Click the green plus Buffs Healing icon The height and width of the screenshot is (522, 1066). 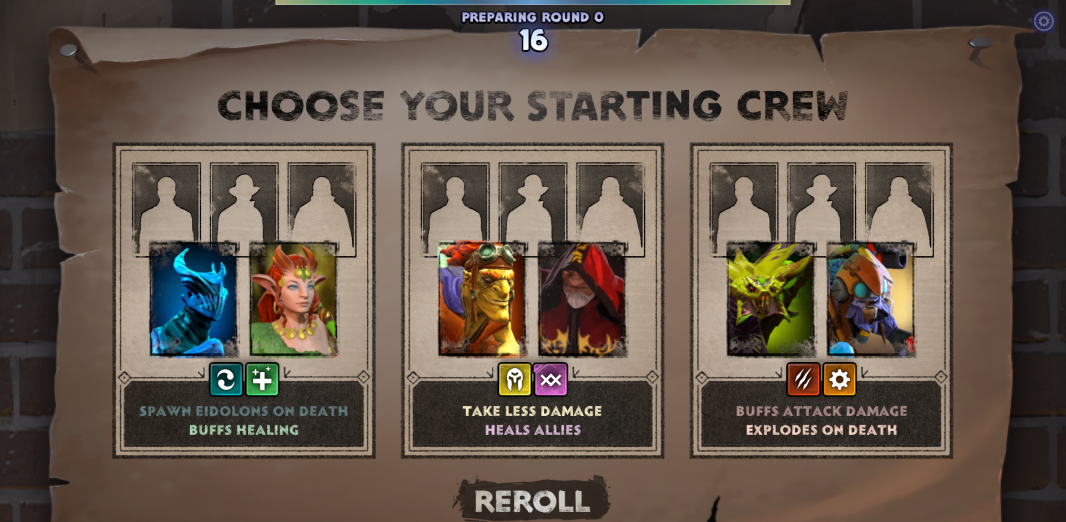(262, 380)
